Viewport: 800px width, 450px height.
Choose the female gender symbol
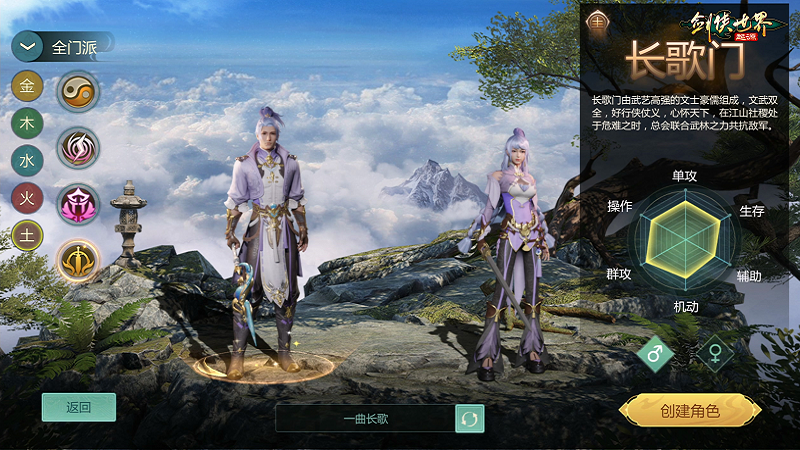tap(715, 353)
